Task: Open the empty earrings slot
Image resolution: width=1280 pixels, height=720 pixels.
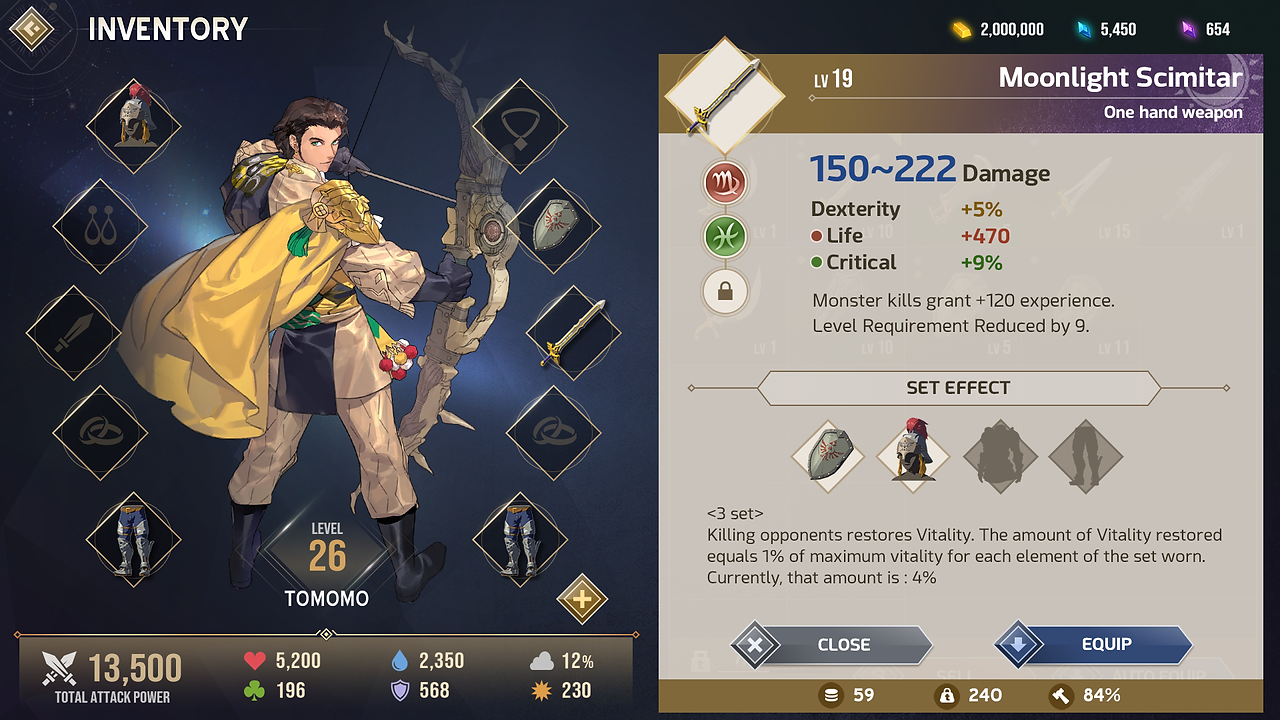Action: coord(99,227)
